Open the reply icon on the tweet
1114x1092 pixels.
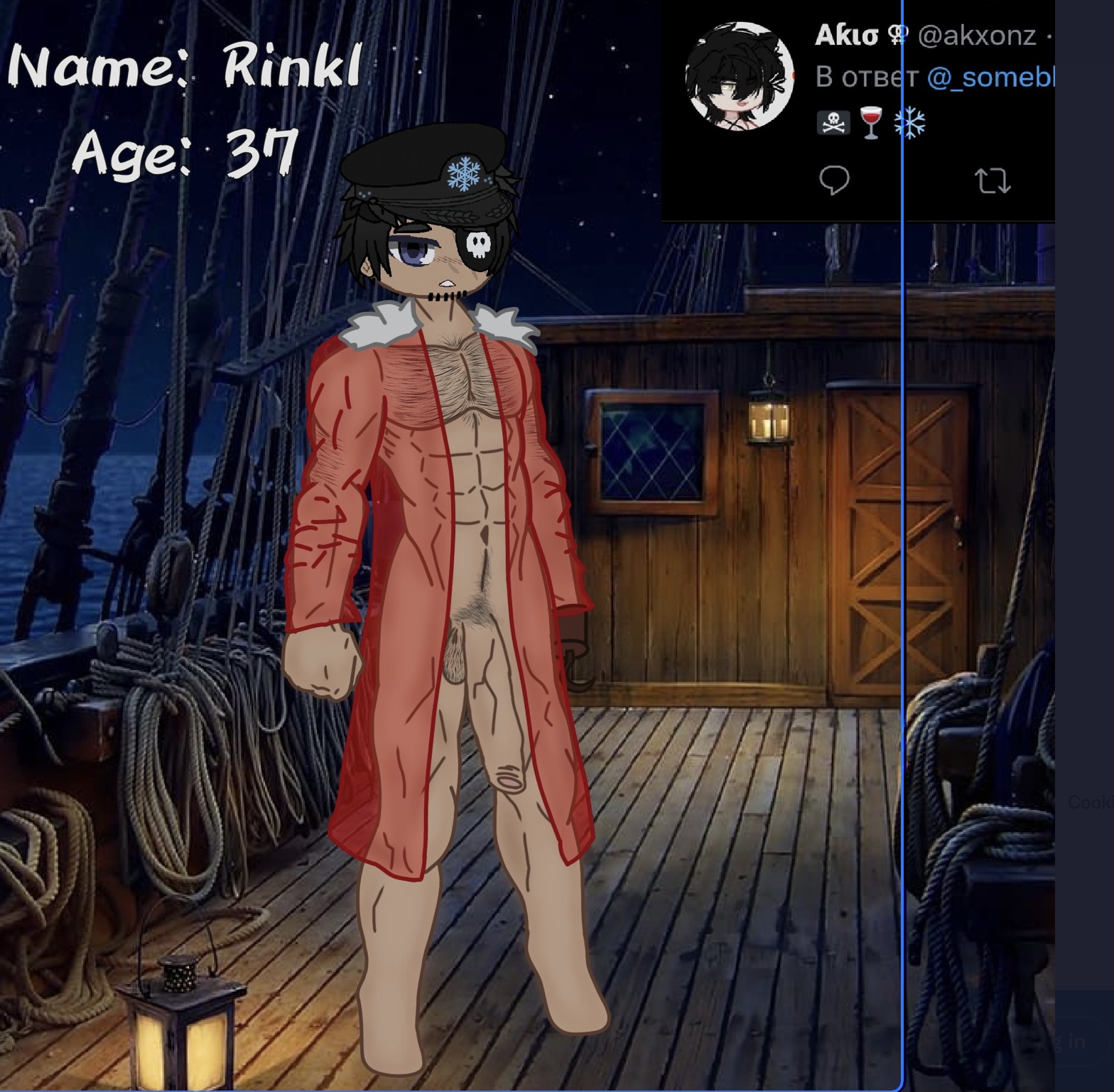click(834, 180)
